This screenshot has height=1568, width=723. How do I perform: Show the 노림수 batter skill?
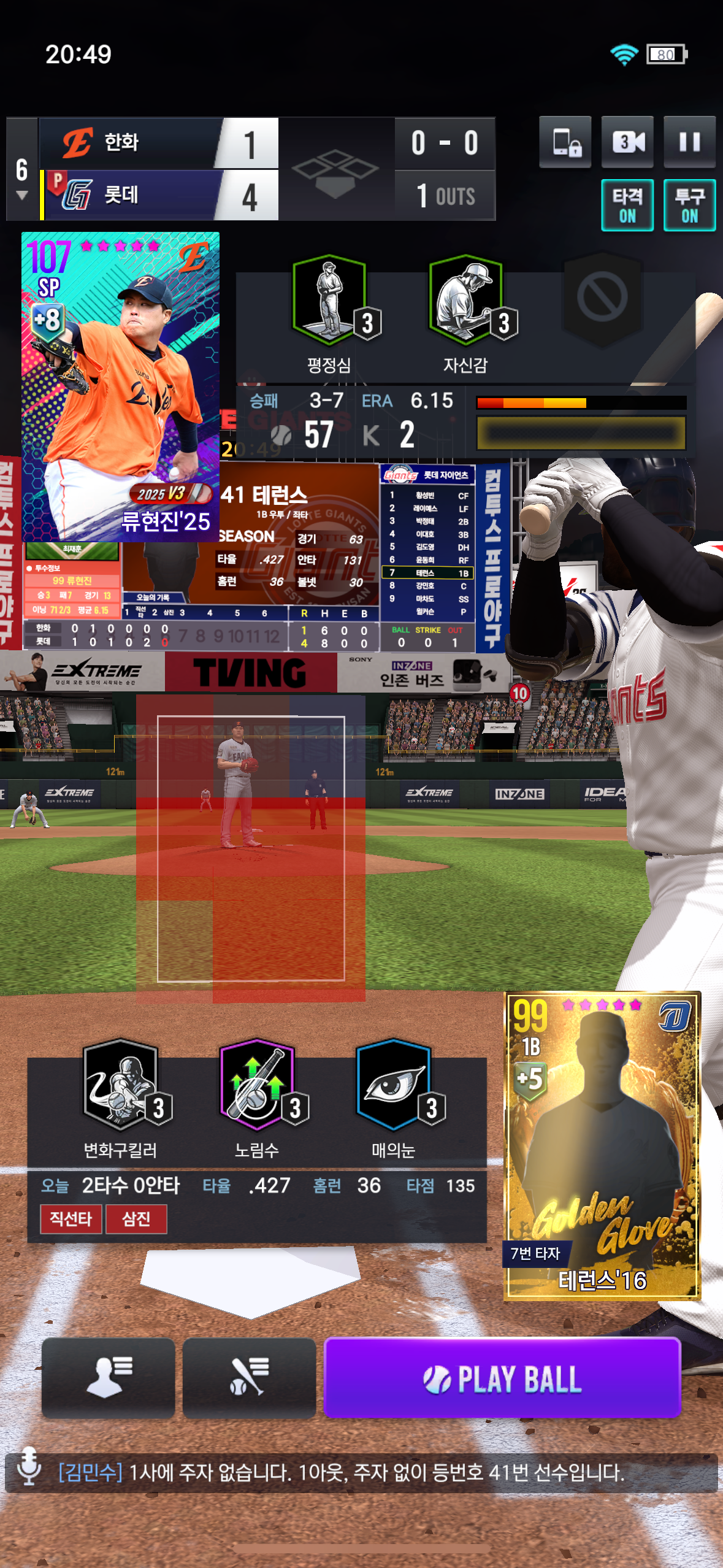257,1085
